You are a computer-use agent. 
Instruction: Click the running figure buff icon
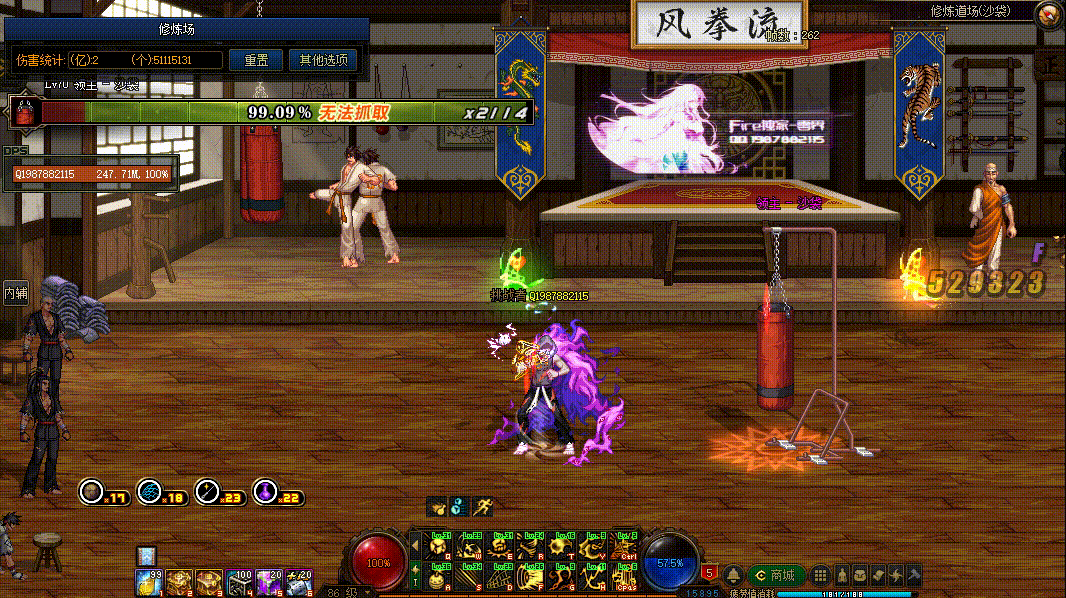point(484,506)
